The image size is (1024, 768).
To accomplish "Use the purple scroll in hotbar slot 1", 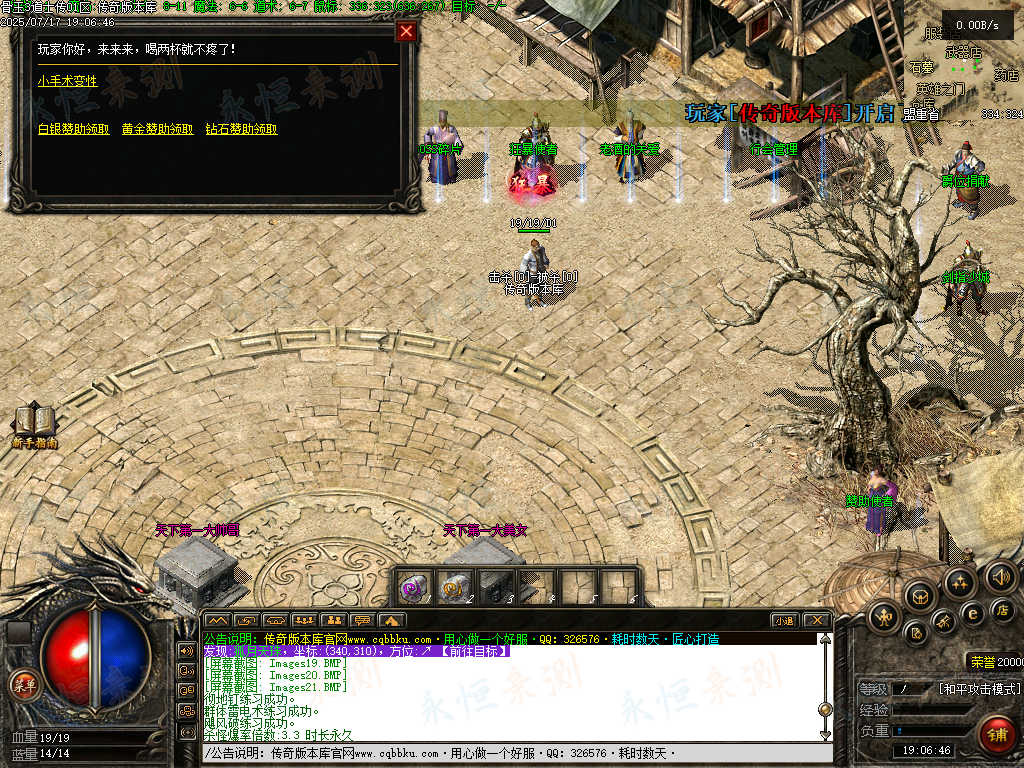I will (416, 586).
